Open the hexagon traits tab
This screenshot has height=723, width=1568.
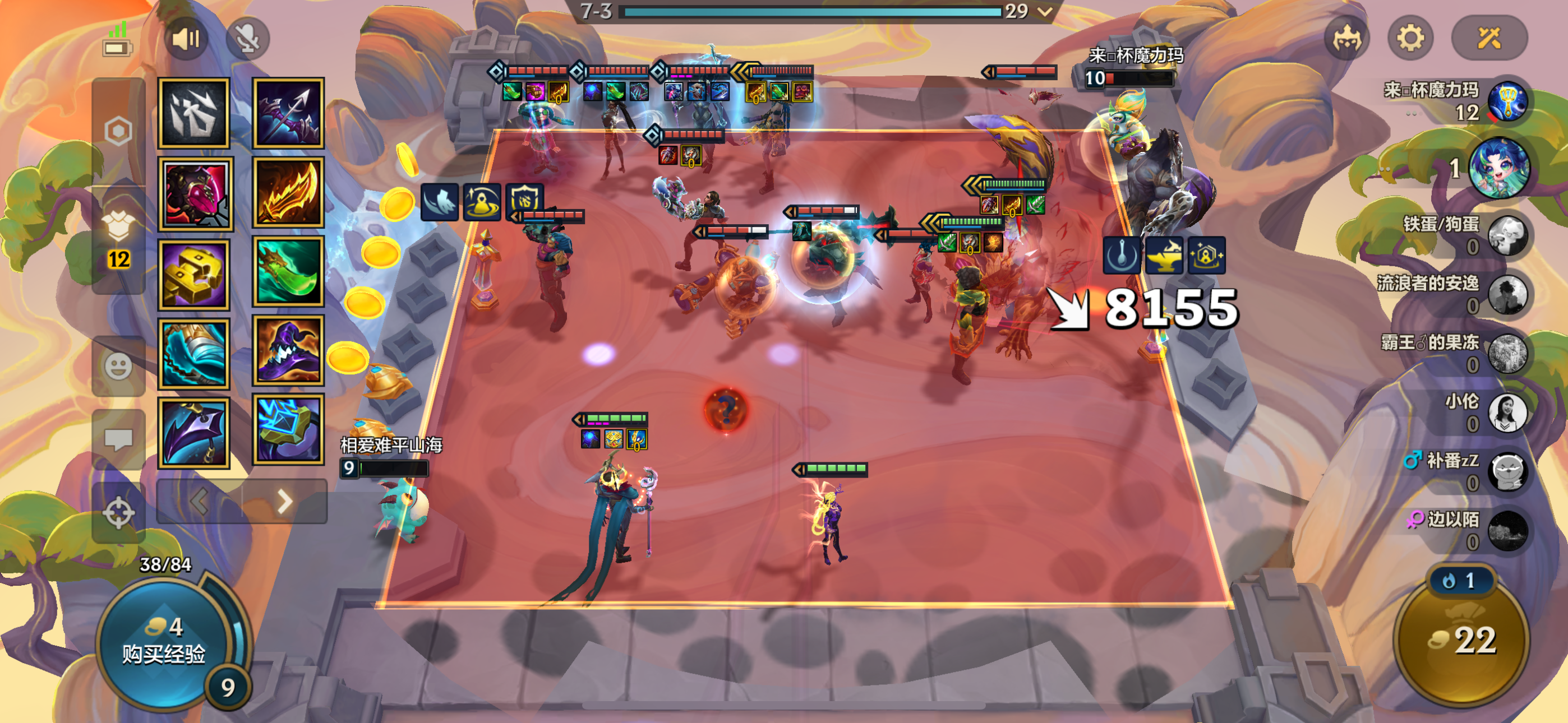point(118,131)
